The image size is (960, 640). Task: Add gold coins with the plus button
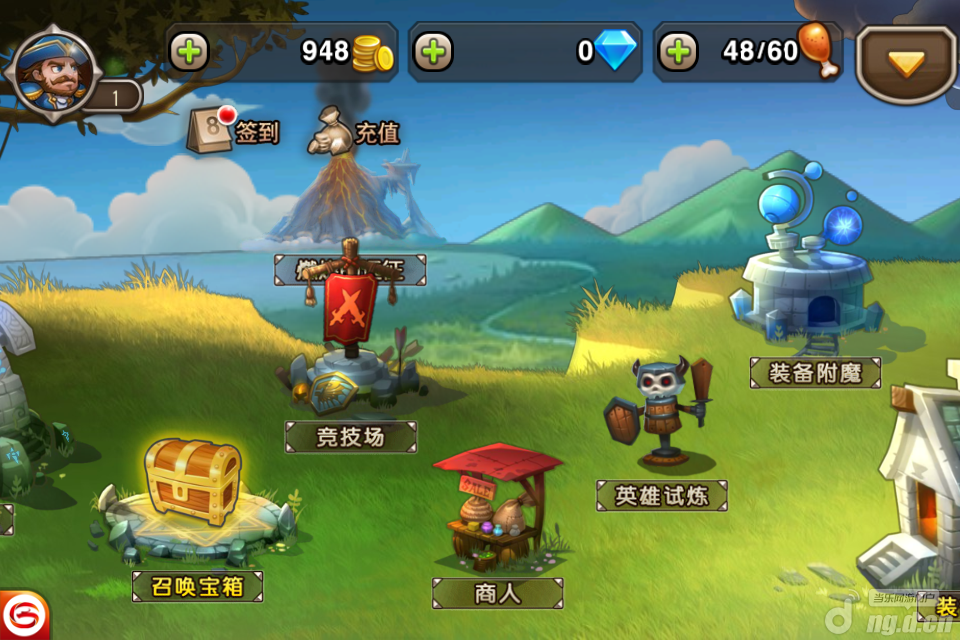click(189, 51)
